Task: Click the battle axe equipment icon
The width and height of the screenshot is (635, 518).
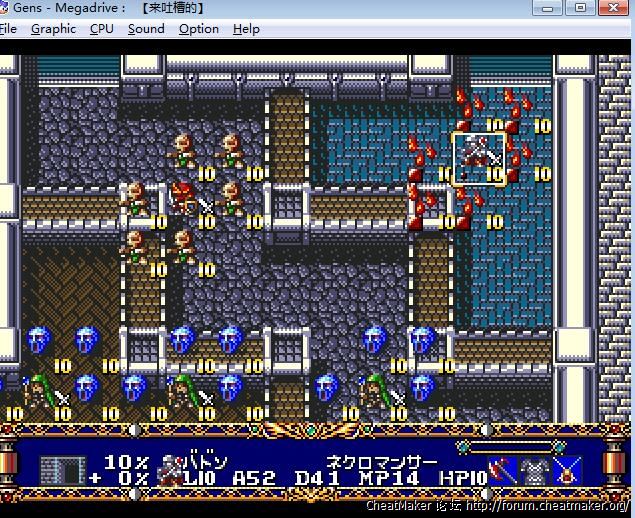Action: [503, 470]
